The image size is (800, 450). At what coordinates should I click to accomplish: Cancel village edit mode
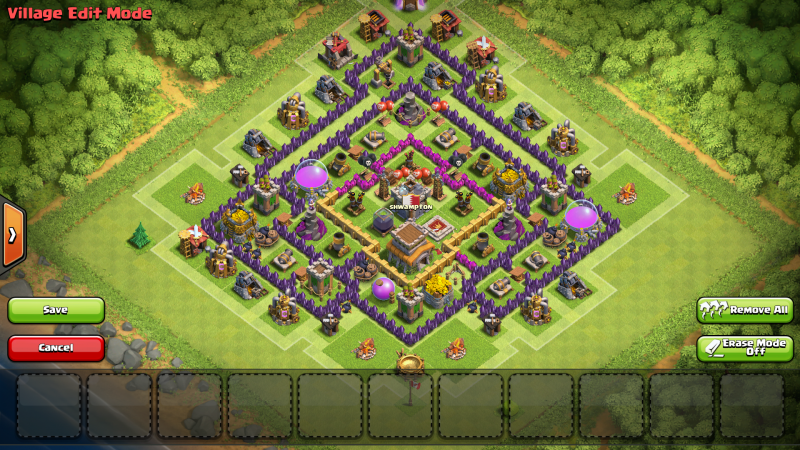coord(56,348)
